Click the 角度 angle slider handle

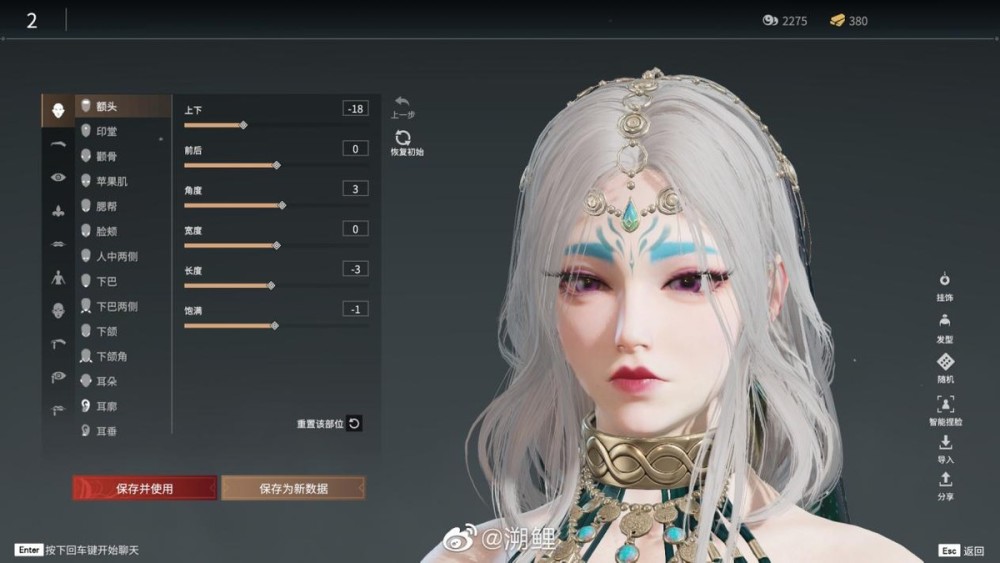(282, 205)
